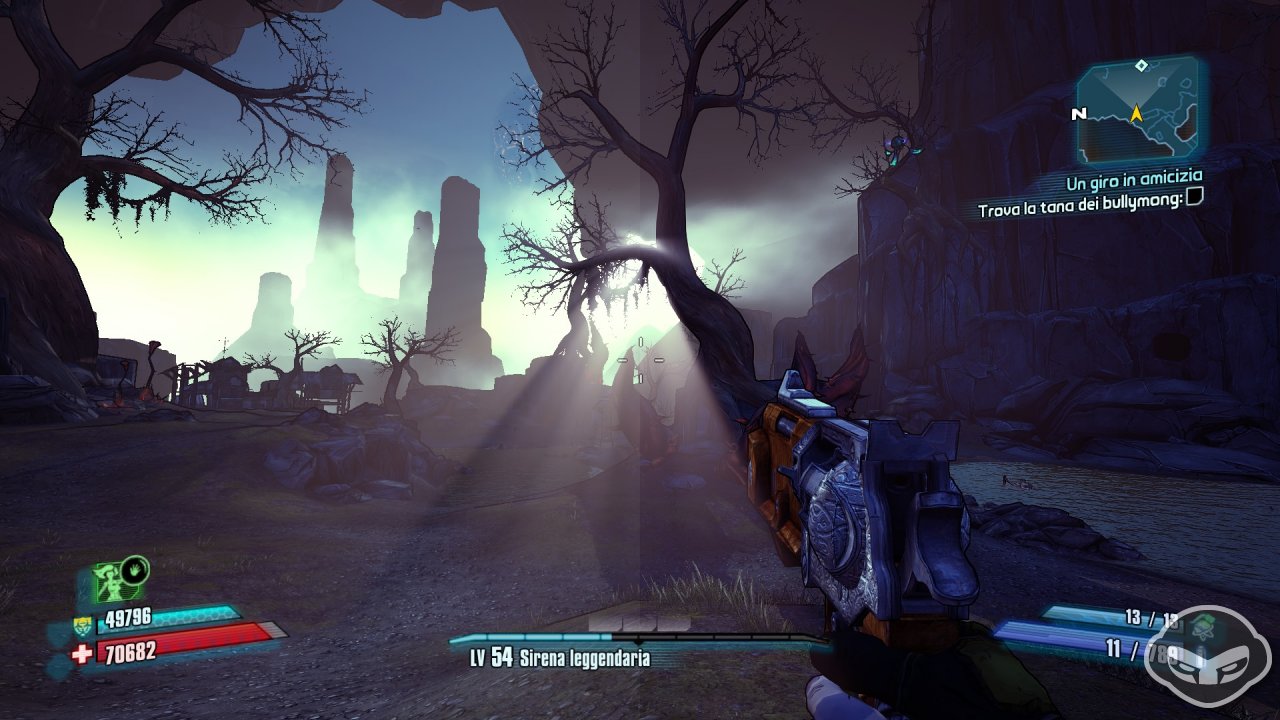The width and height of the screenshot is (1280, 720).
Task: Check the bullymong den objective checkbox
Action: [1194, 198]
